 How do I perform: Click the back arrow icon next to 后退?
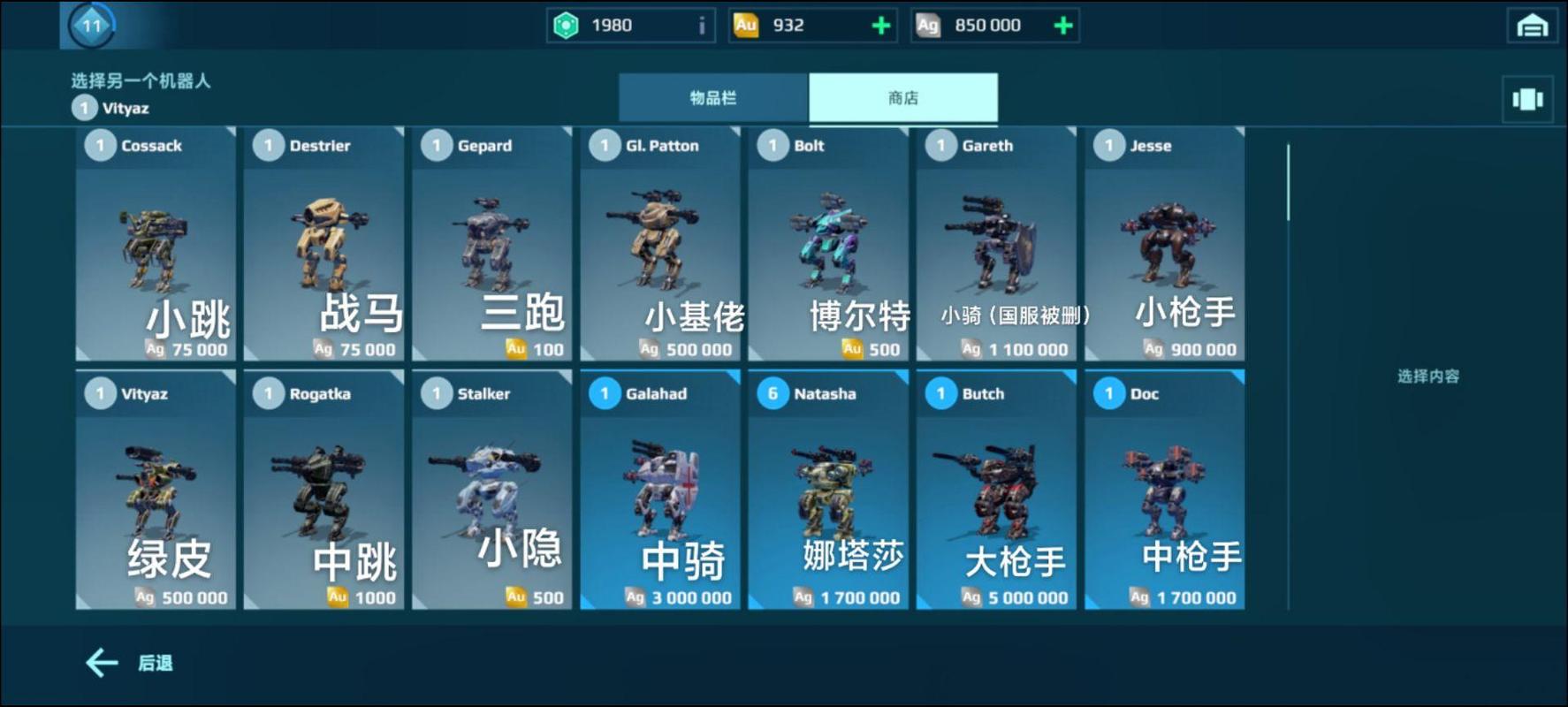click(100, 661)
